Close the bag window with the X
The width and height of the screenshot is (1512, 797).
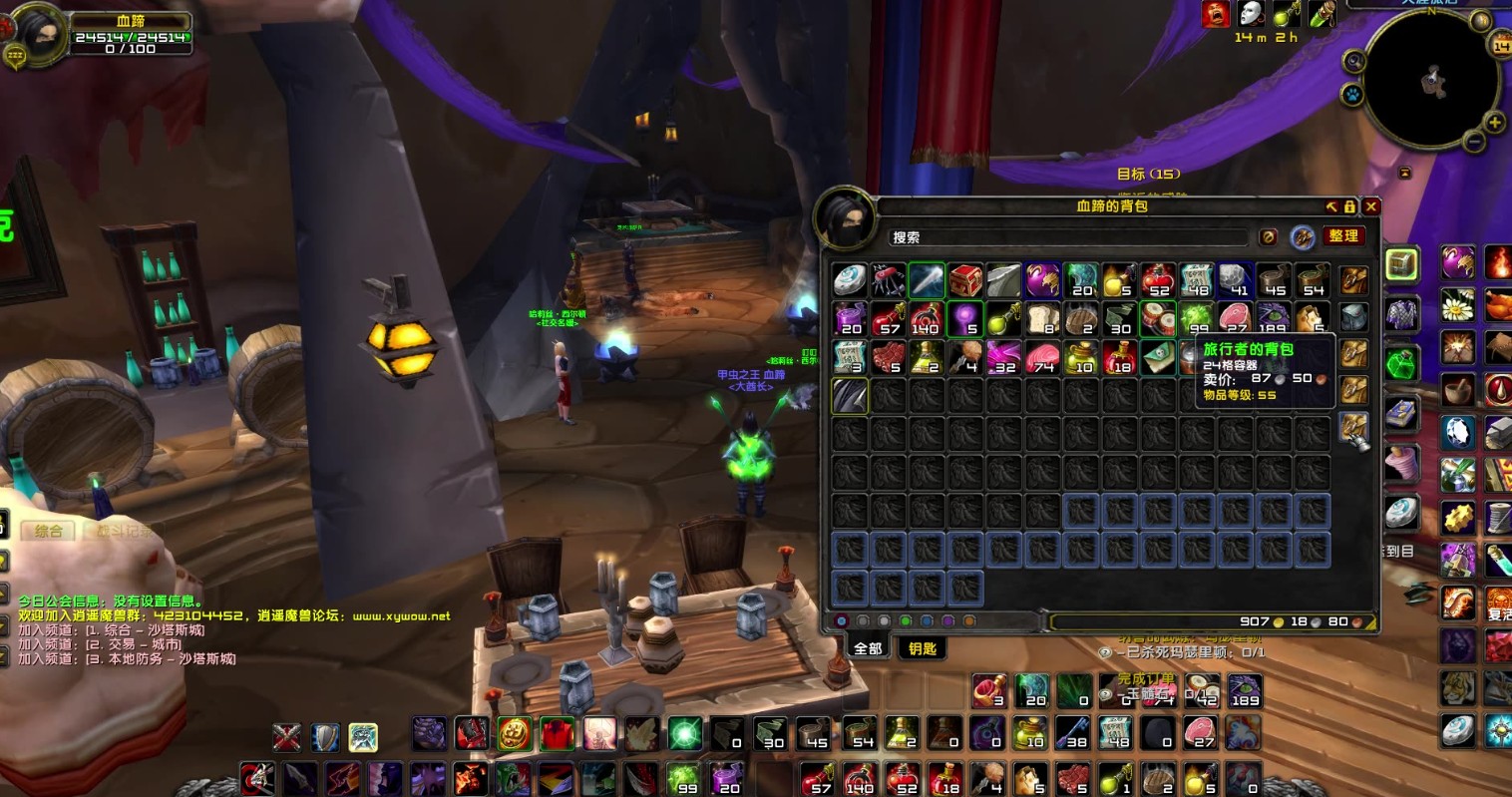tap(1371, 206)
